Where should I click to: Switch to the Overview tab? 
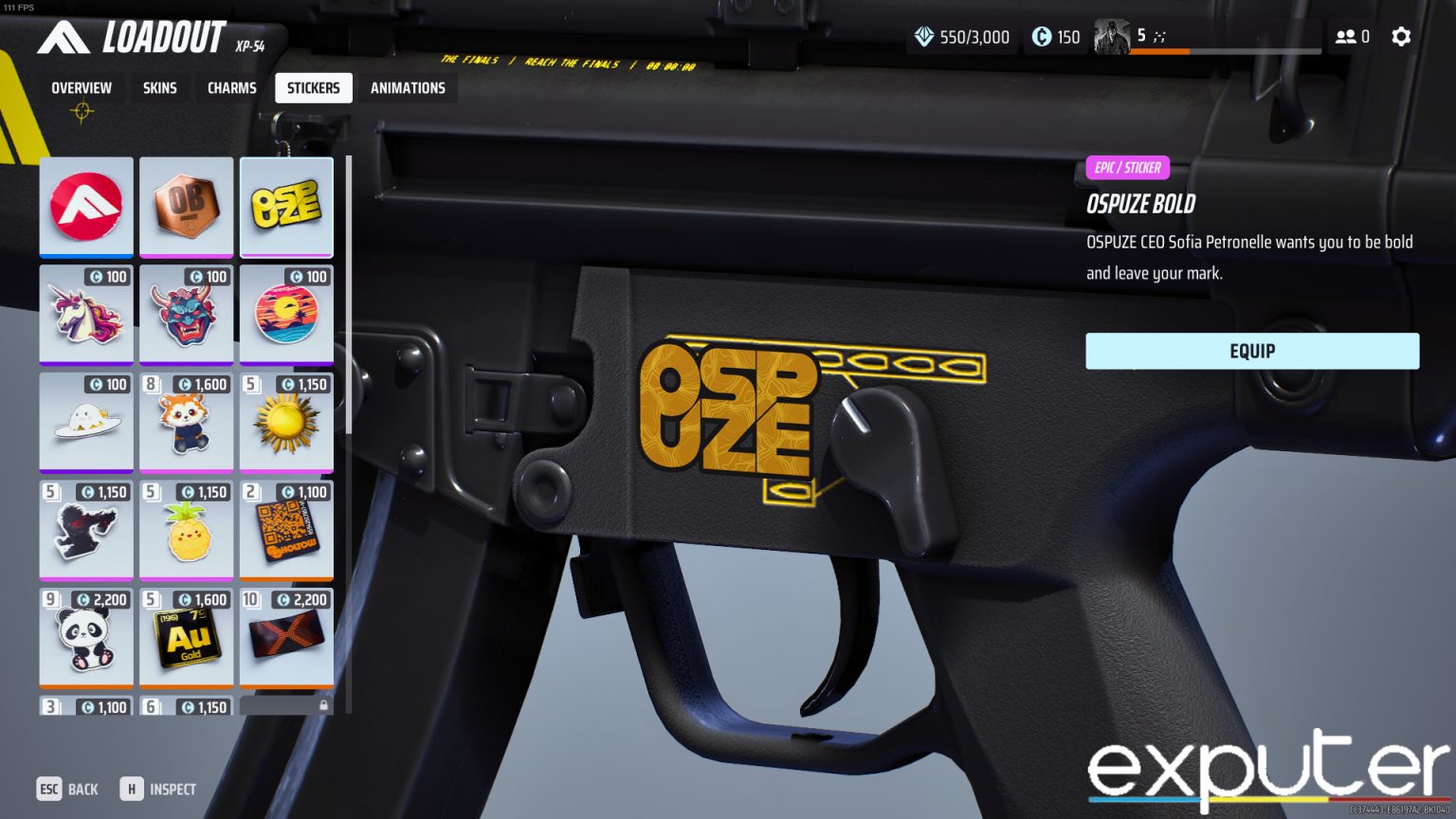pyautogui.click(x=82, y=88)
